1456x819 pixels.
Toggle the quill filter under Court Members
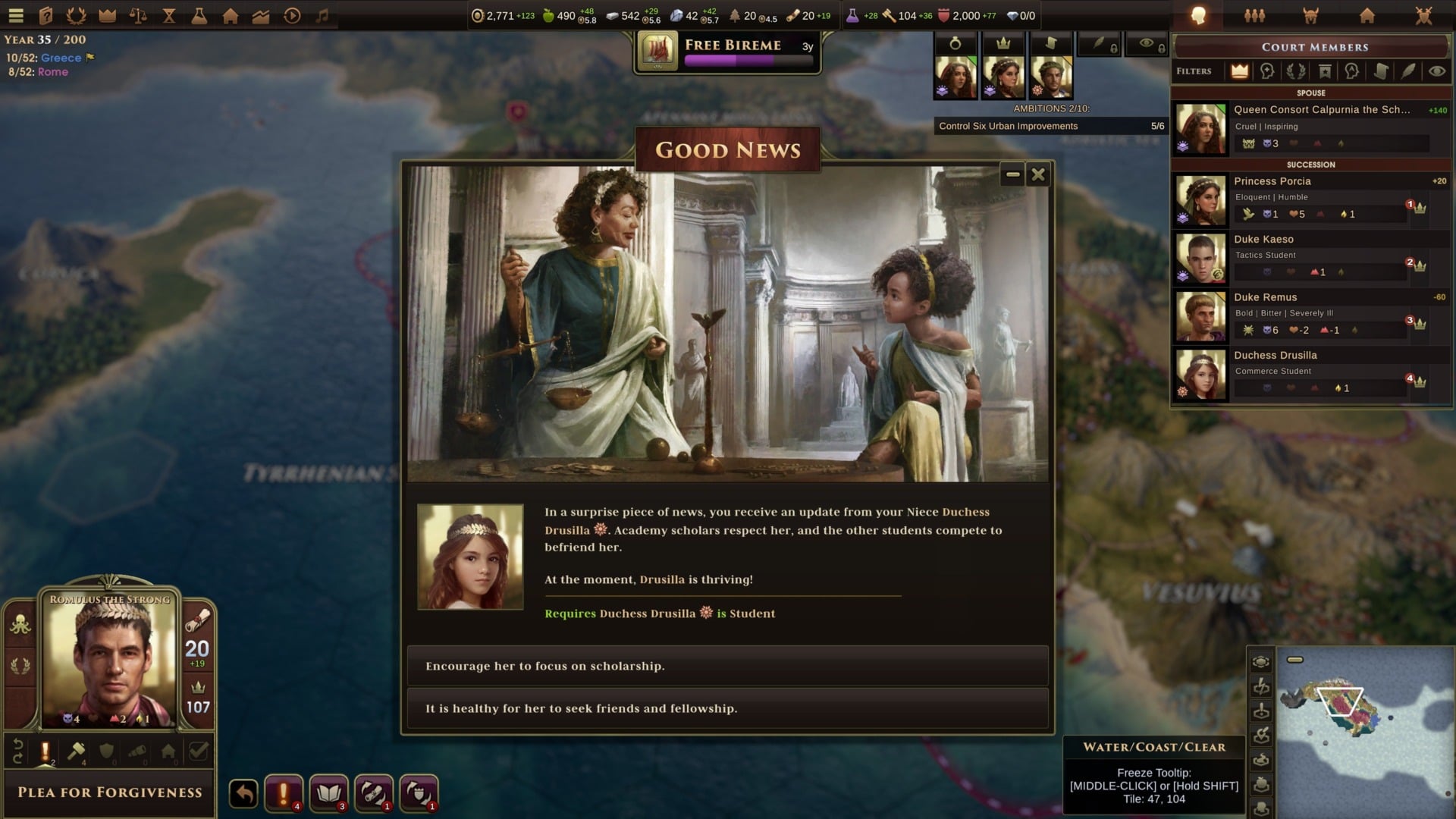1407,71
